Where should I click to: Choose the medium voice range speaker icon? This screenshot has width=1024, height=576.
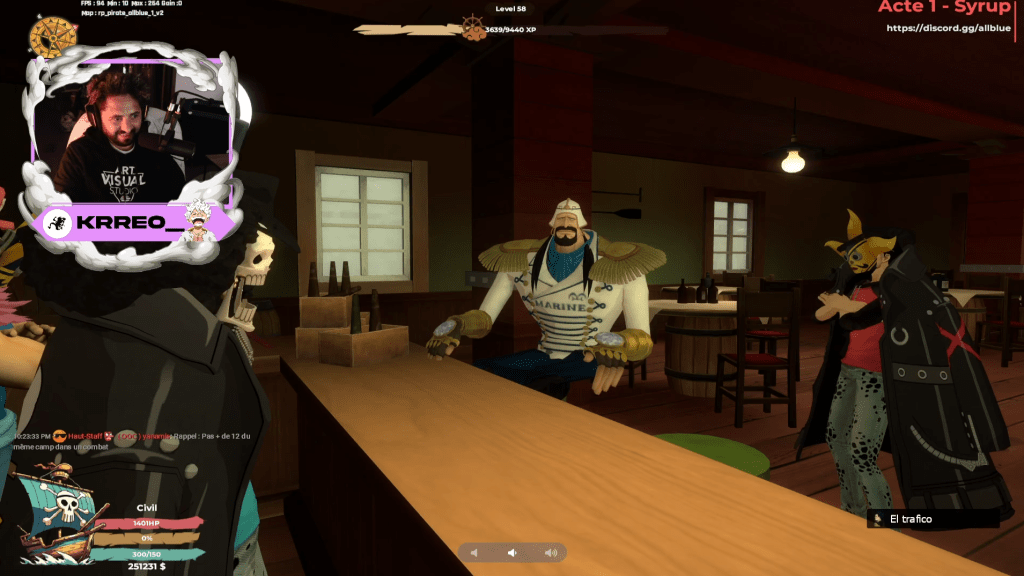[x=512, y=552]
